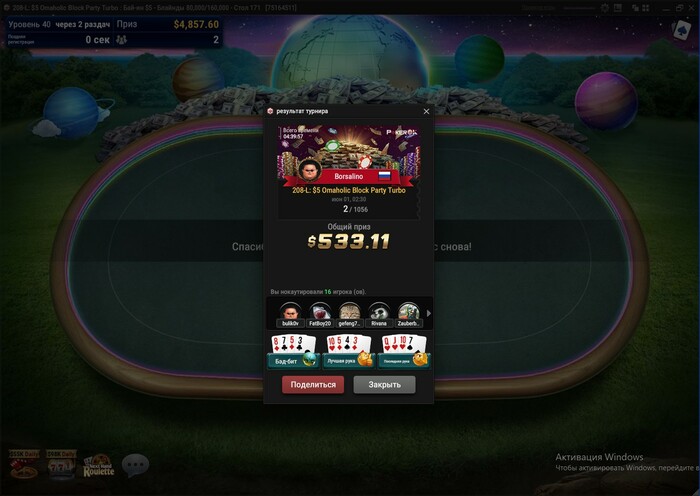
Task: Share the tournament result with Поделиться
Action: coord(312,385)
